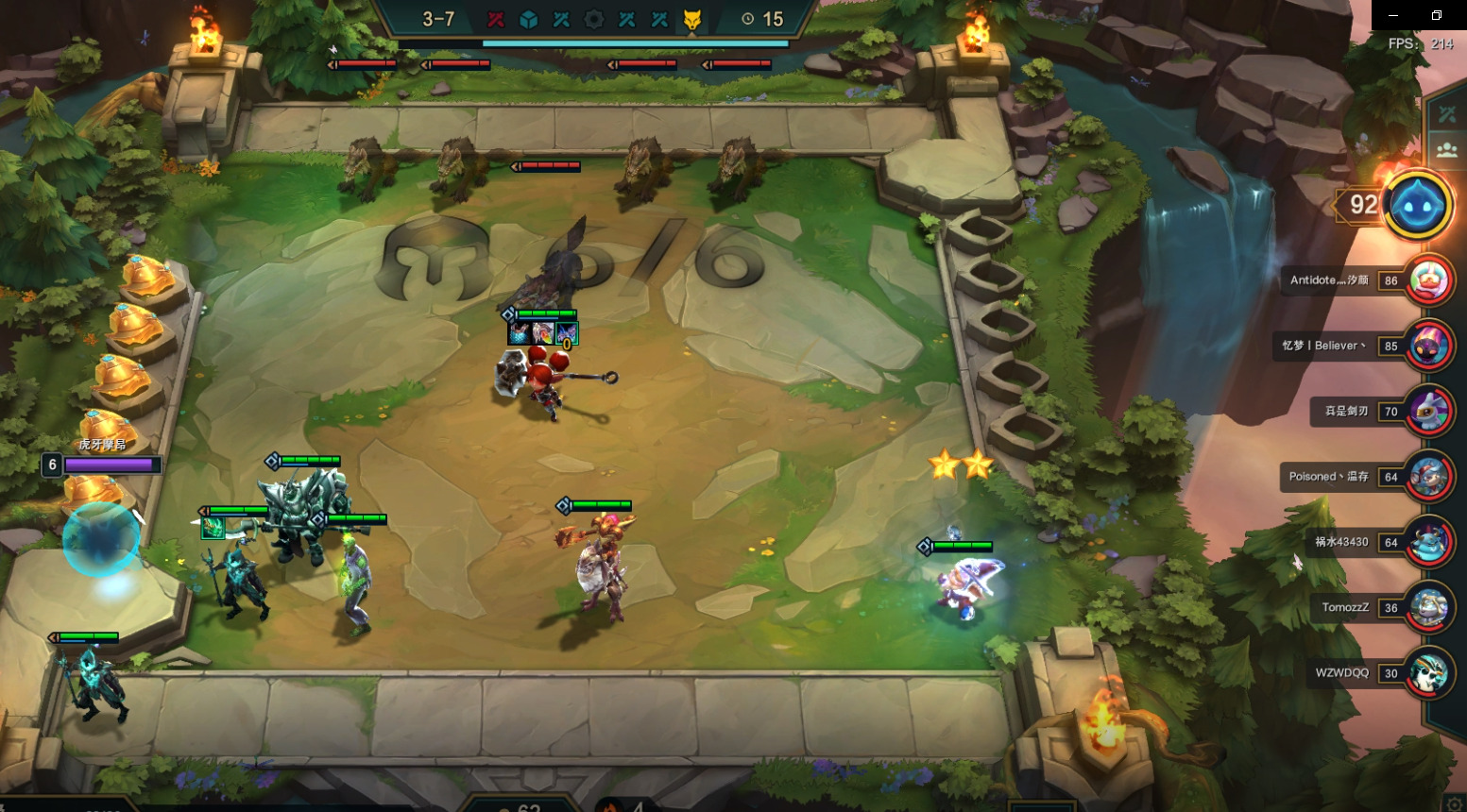The height and width of the screenshot is (812, 1467).
Task: View the board of 忆梦丨Believer
Action: pyautogui.click(x=1428, y=346)
